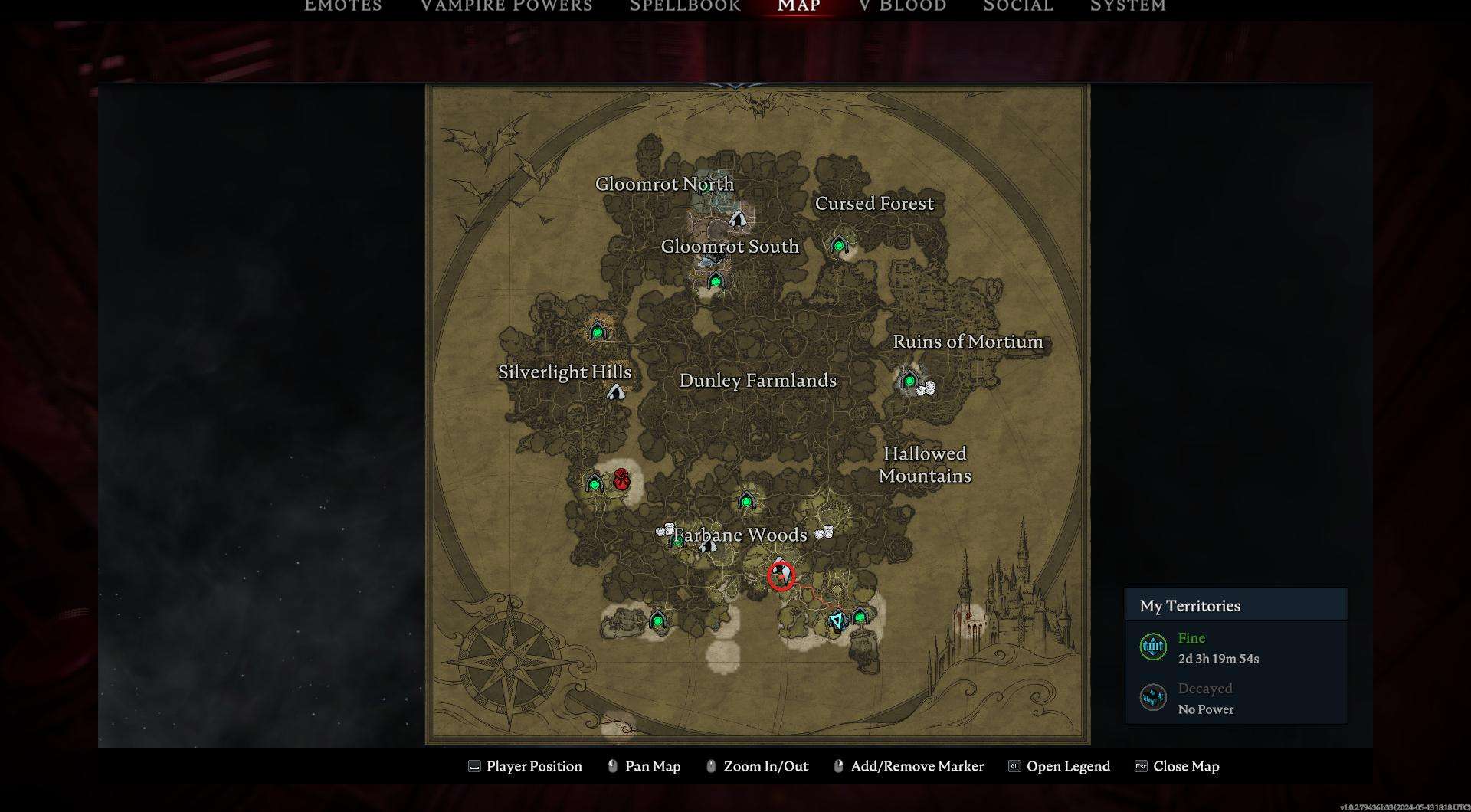Open the Social tab
The width and height of the screenshot is (1471, 812).
pos(1018,6)
